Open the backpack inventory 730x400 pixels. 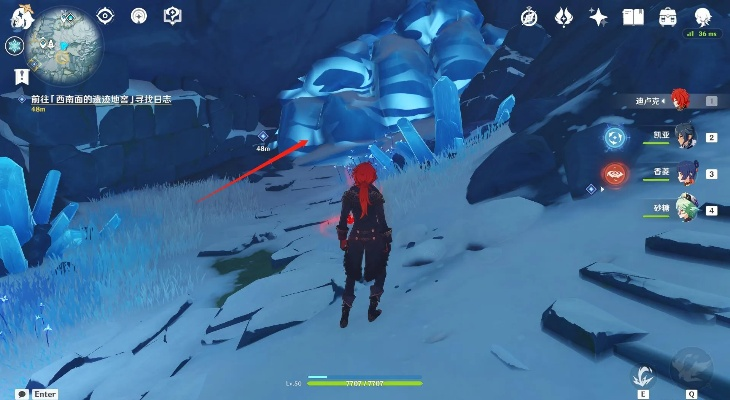(x=665, y=16)
